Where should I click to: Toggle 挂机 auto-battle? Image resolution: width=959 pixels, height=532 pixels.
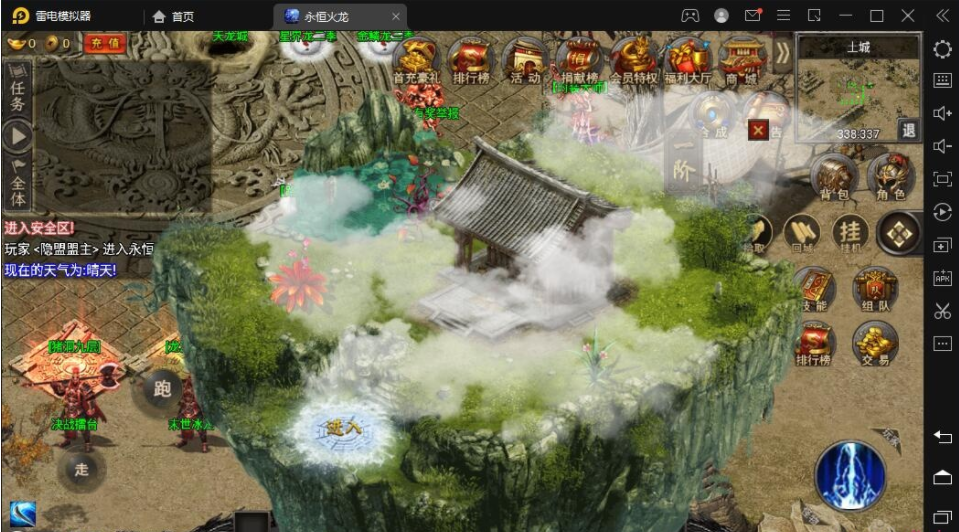(x=851, y=235)
